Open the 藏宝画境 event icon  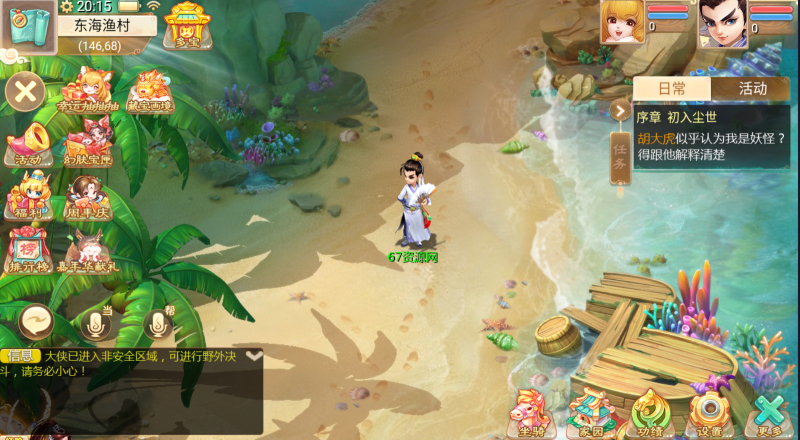[x=151, y=90]
